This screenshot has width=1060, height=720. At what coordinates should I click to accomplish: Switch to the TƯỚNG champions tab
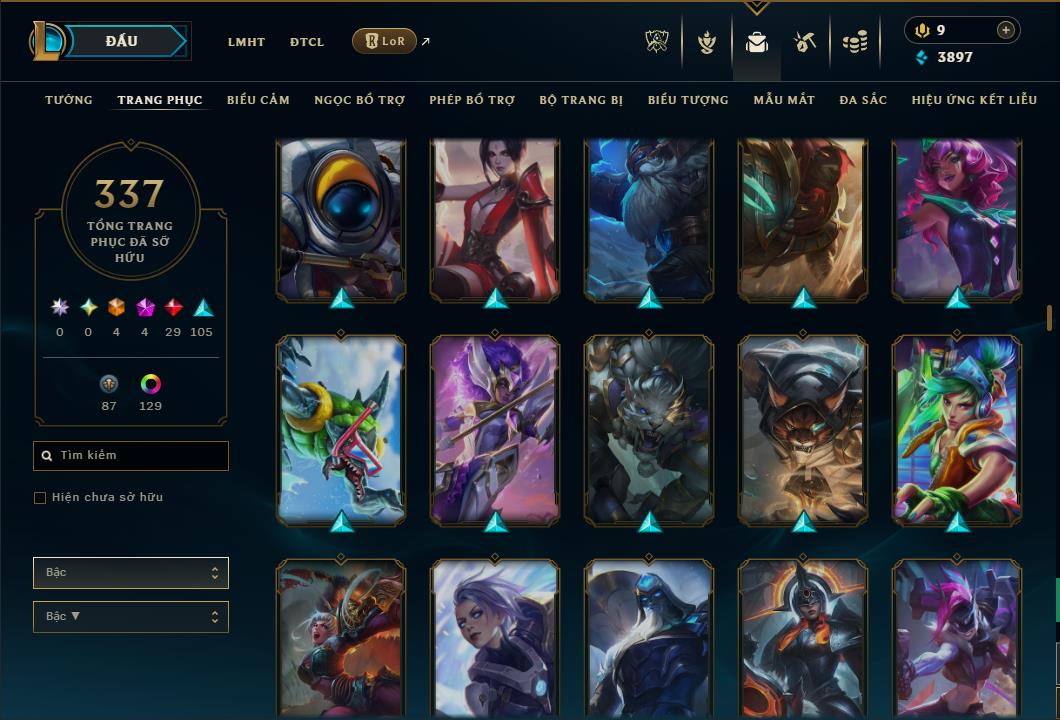(69, 100)
